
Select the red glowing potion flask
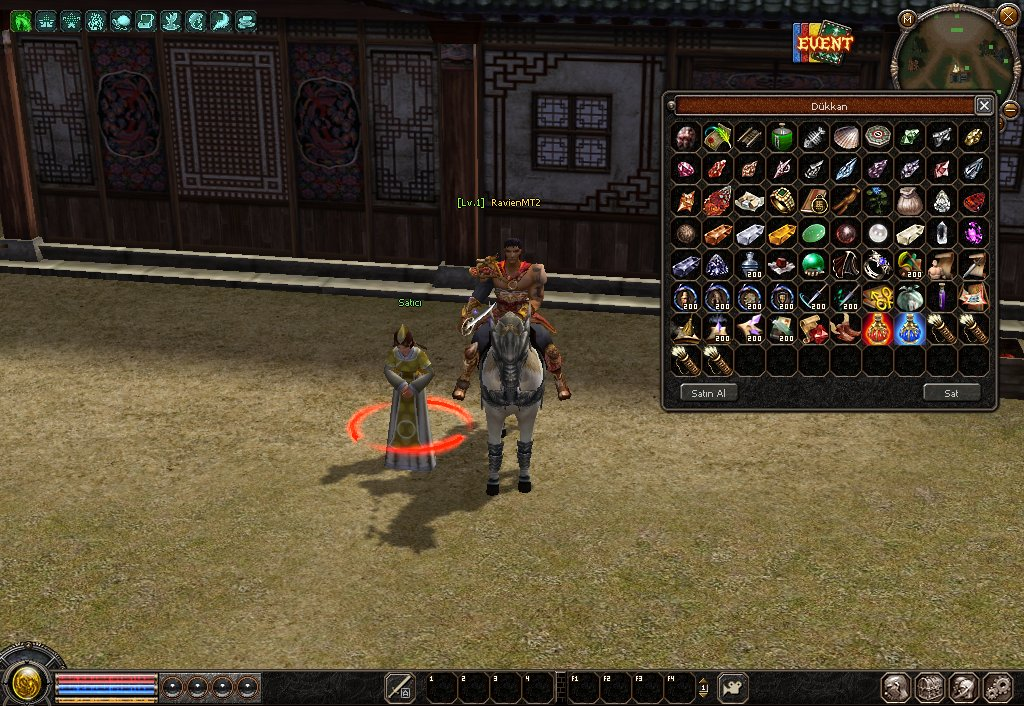tap(878, 329)
